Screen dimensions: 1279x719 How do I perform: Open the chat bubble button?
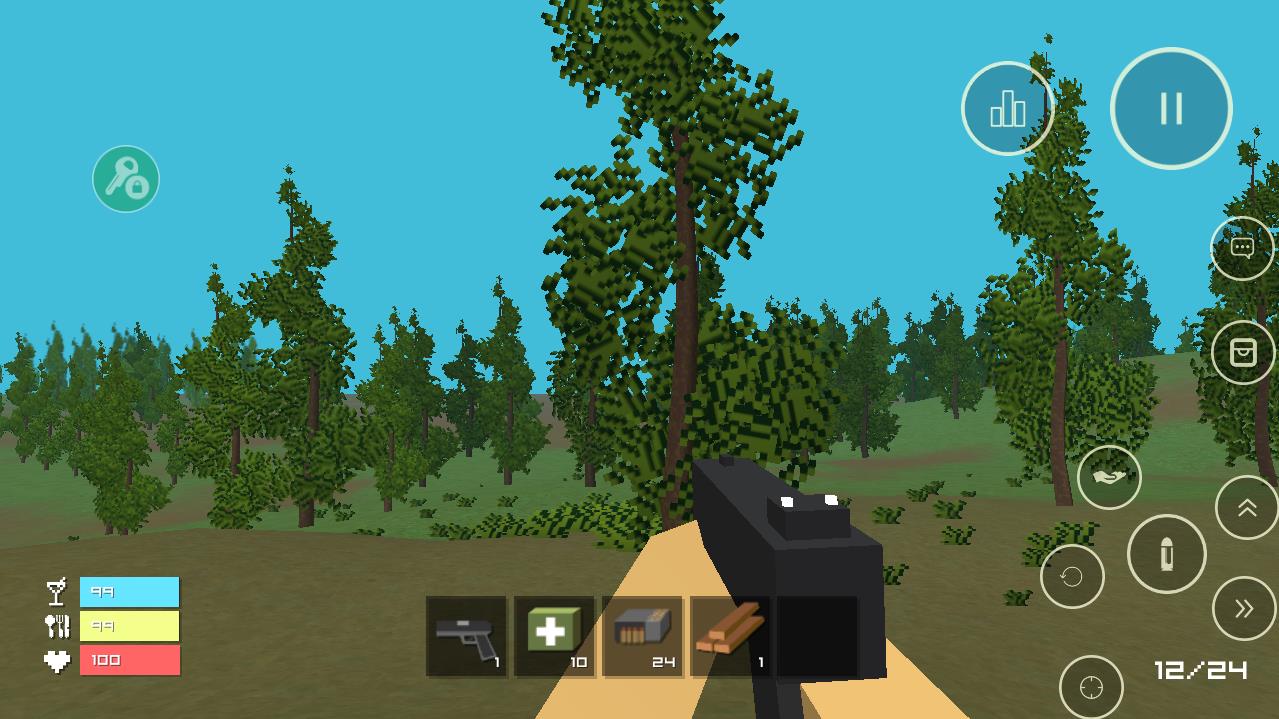pos(1242,247)
